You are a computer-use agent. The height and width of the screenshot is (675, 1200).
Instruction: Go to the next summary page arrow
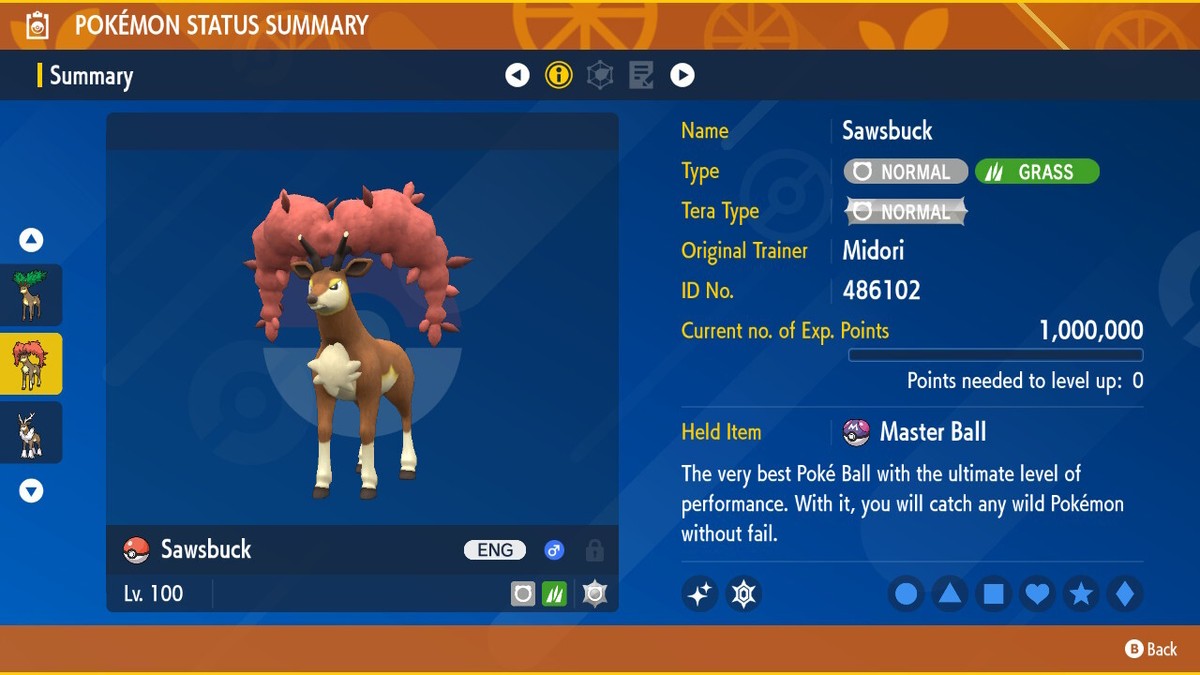[682, 75]
